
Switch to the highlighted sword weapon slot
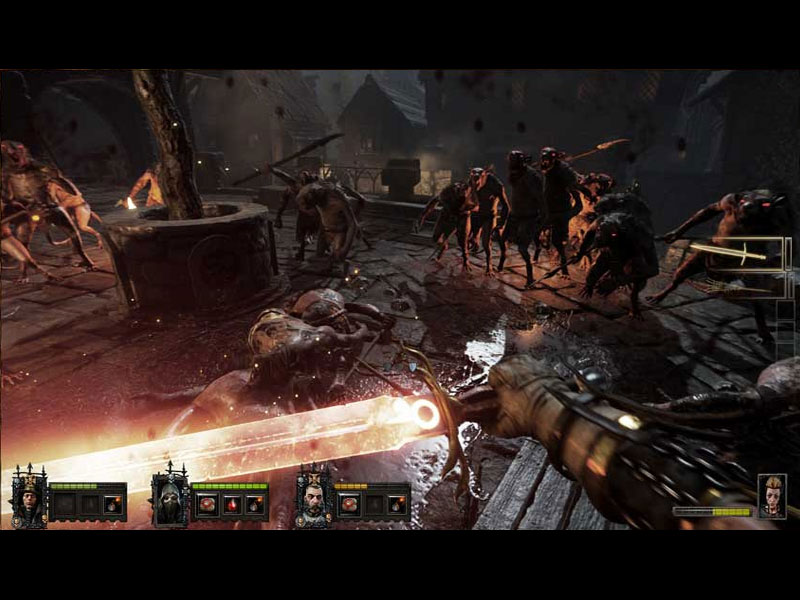(744, 253)
